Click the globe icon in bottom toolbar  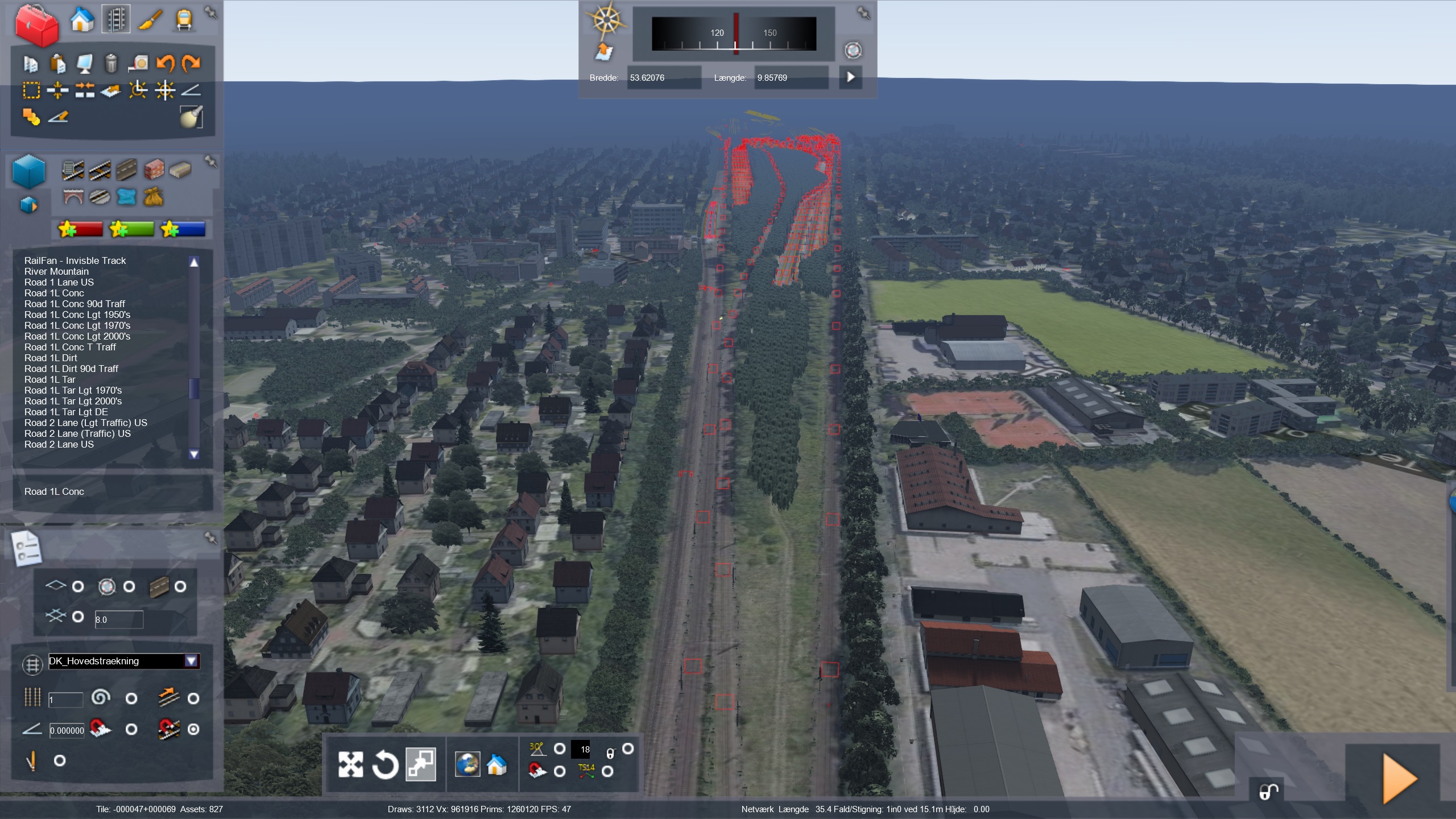468,764
